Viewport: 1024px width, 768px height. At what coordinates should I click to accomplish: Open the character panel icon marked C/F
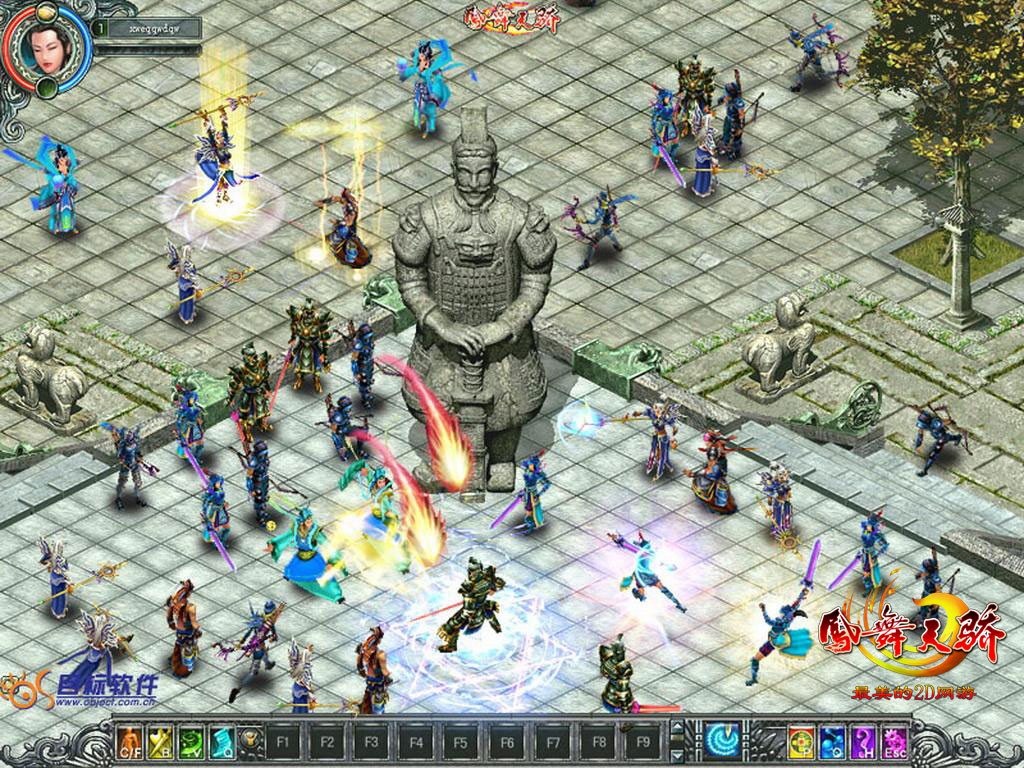(x=130, y=741)
